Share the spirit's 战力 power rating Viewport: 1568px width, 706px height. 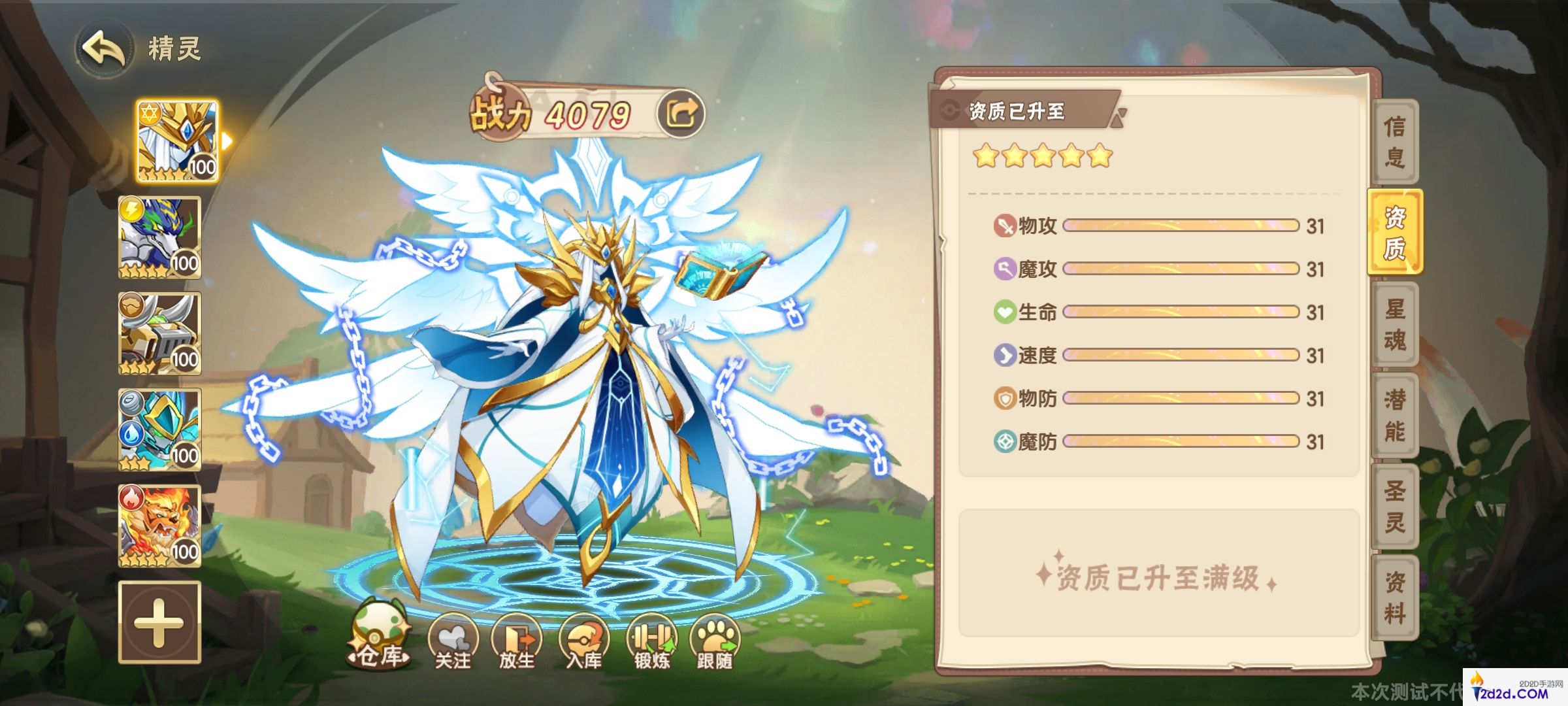(x=681, y=114)
